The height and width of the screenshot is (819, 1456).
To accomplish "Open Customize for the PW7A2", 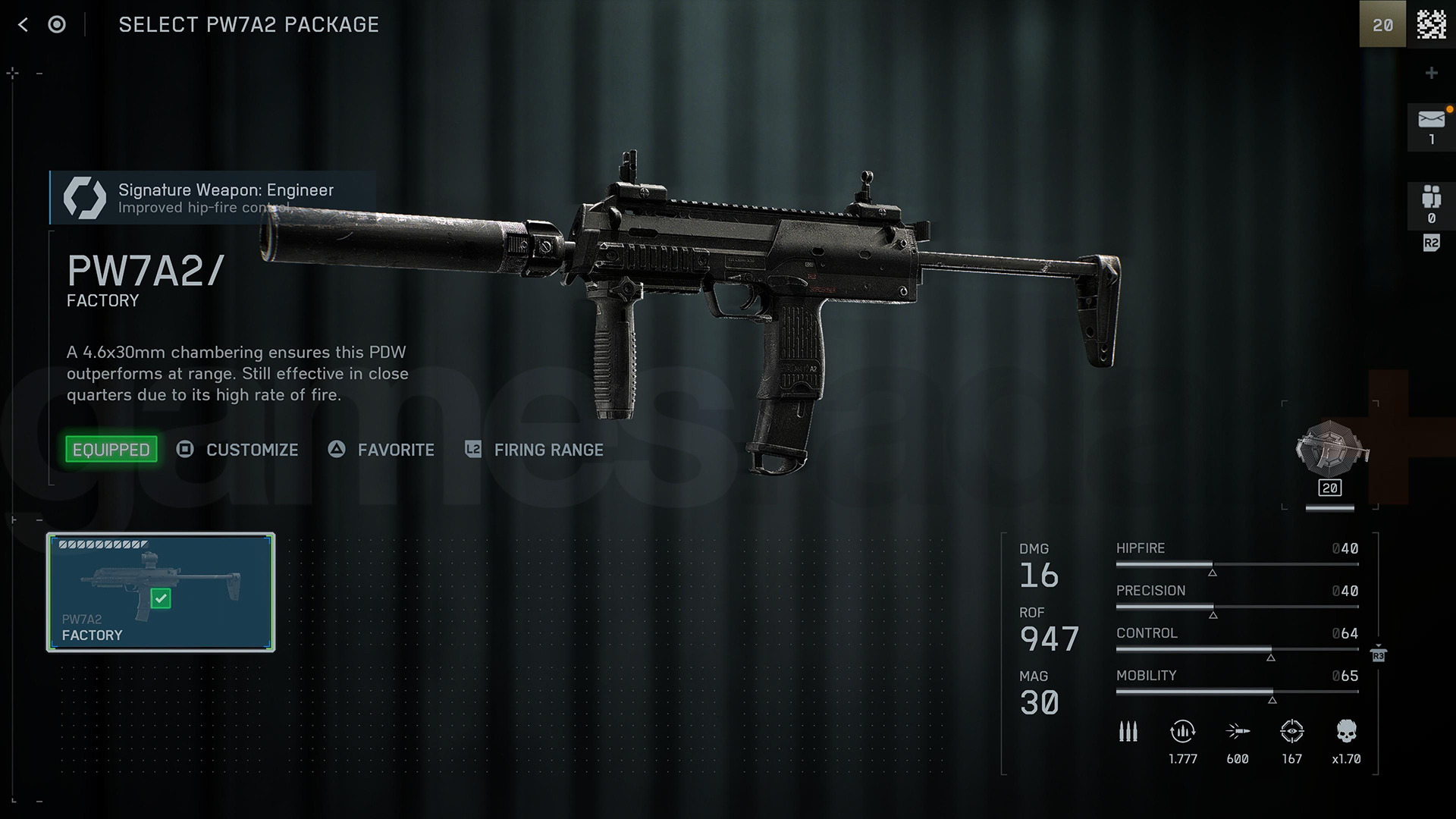I will [238, 450].
